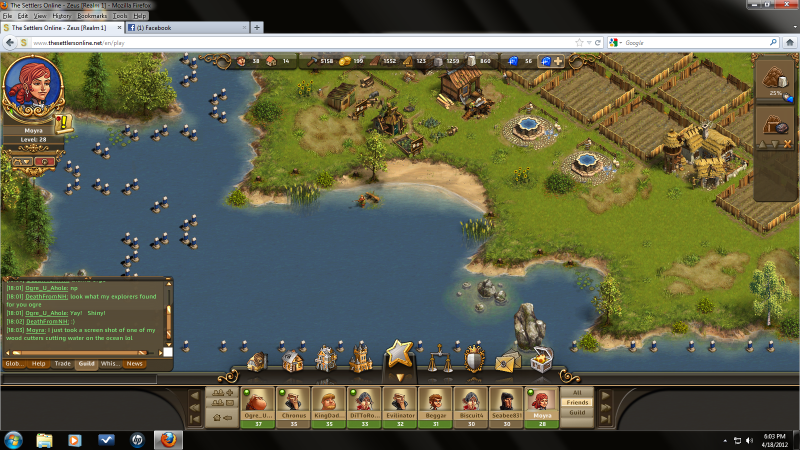Open the Trade chat tab
Image resolution: width=800 pixels, height=450 pixels.
pos(62,364)
